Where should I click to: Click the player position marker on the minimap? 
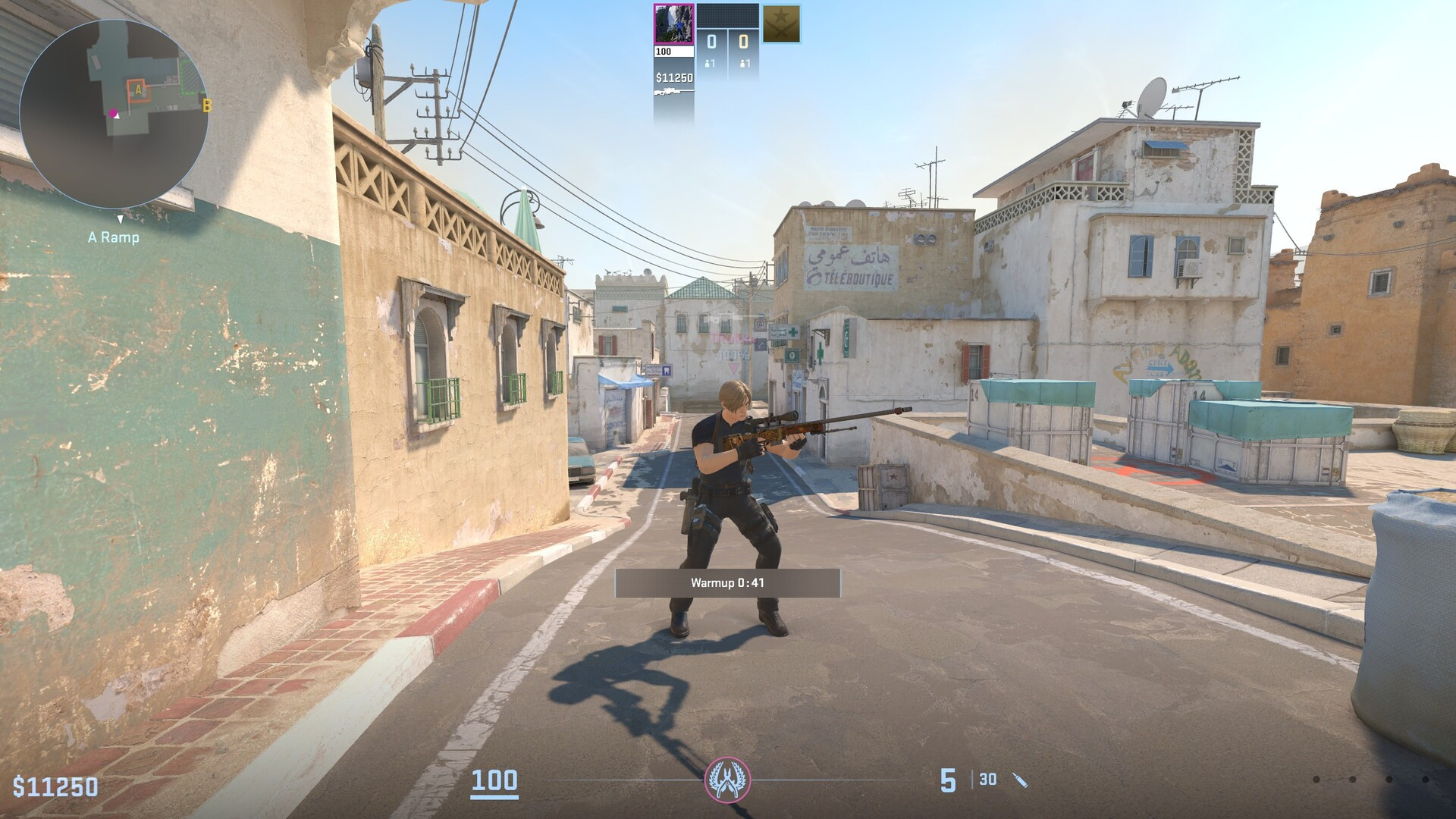[x=118, y=116]
